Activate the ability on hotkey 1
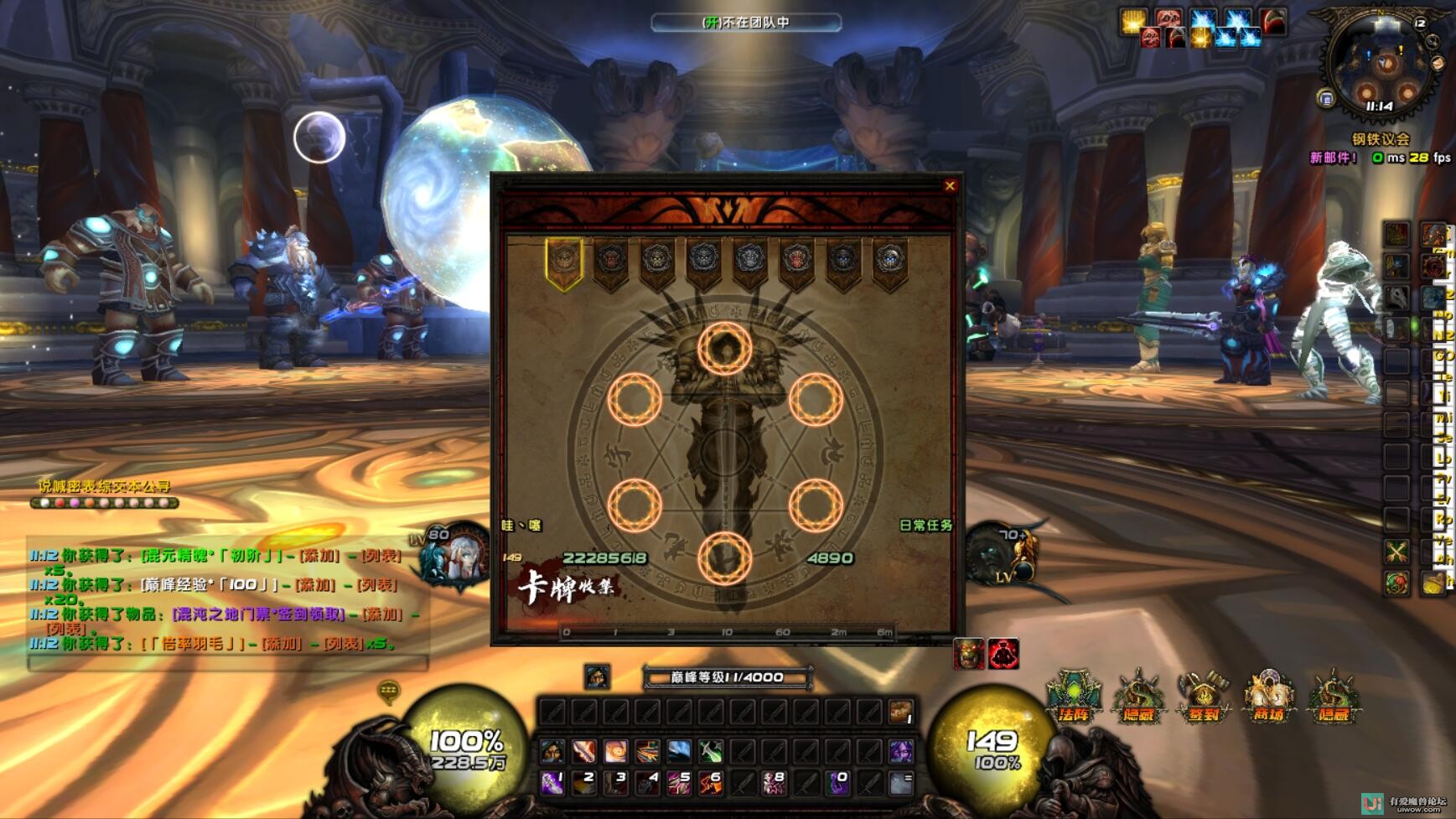The width and height of the screenshot is (1456, 819). (552, 783)
